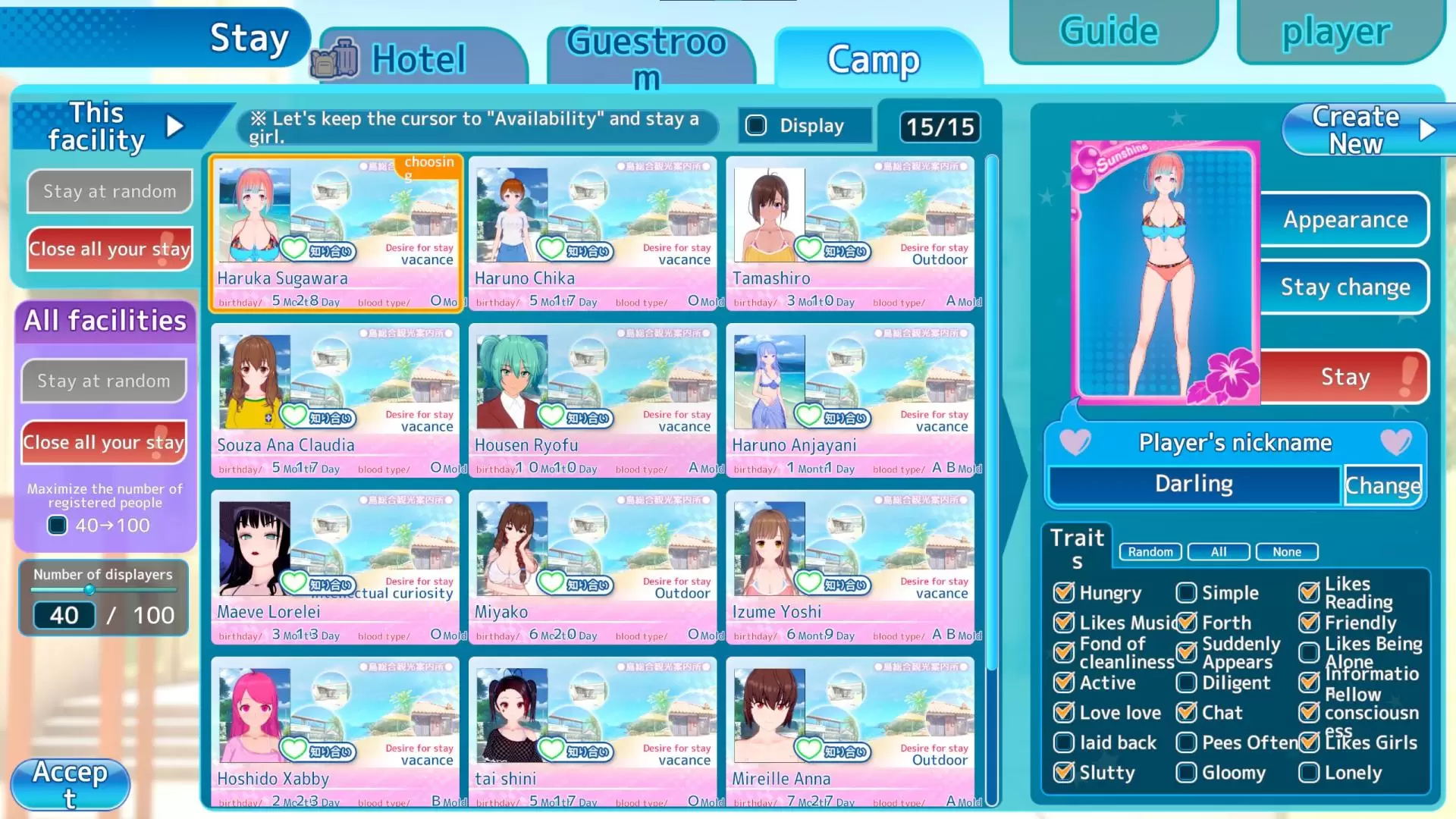Confirm with the Accept button
This screenshot has width=1456, height=819.
[x=70, y=784]
